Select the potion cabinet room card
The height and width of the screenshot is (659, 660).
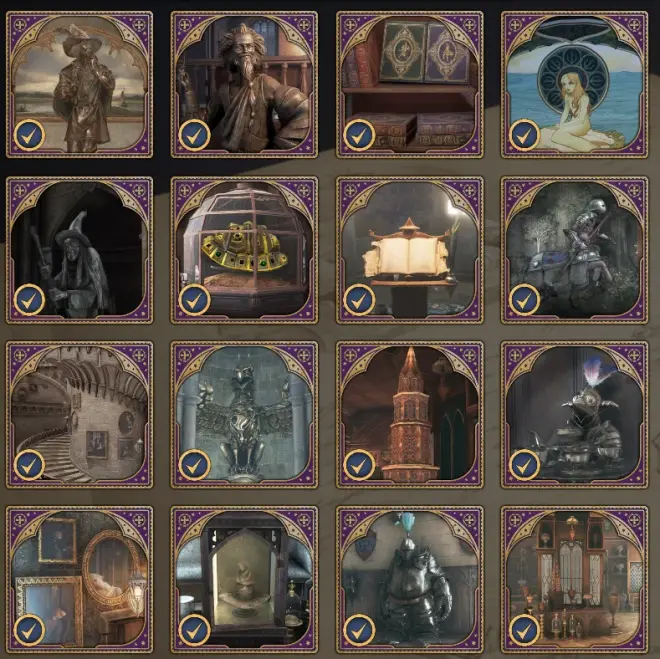click(x=574, y=579)
